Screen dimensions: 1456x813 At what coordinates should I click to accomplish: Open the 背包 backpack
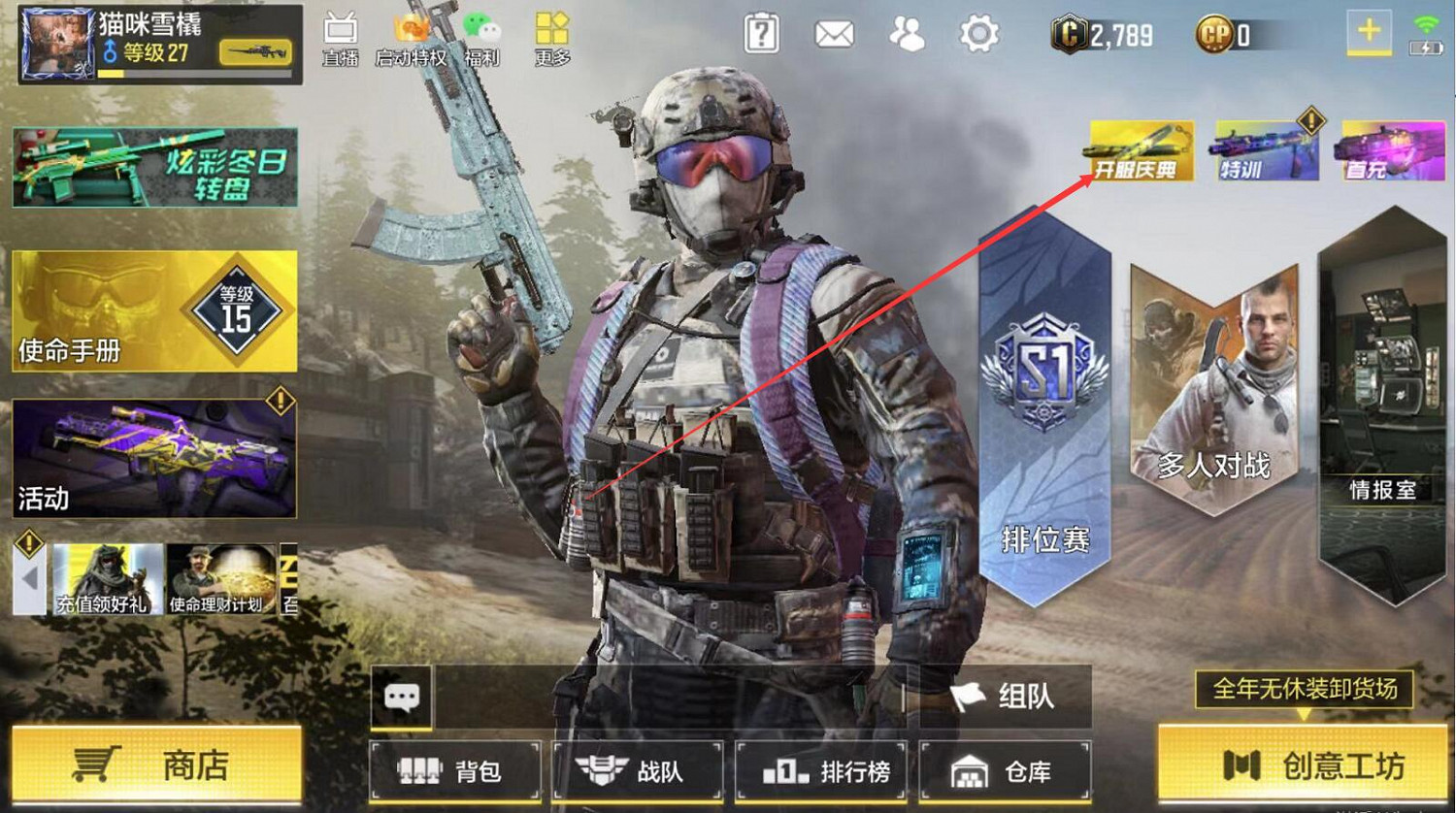point(454,771)
